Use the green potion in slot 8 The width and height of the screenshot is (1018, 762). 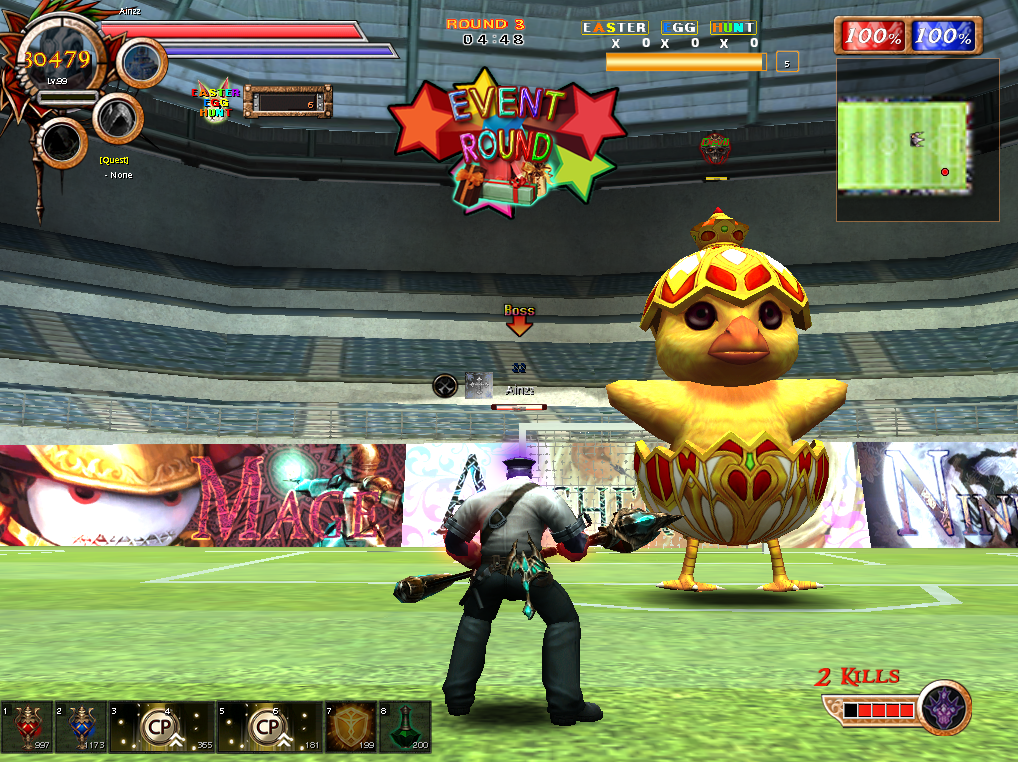tap(405, 726)
